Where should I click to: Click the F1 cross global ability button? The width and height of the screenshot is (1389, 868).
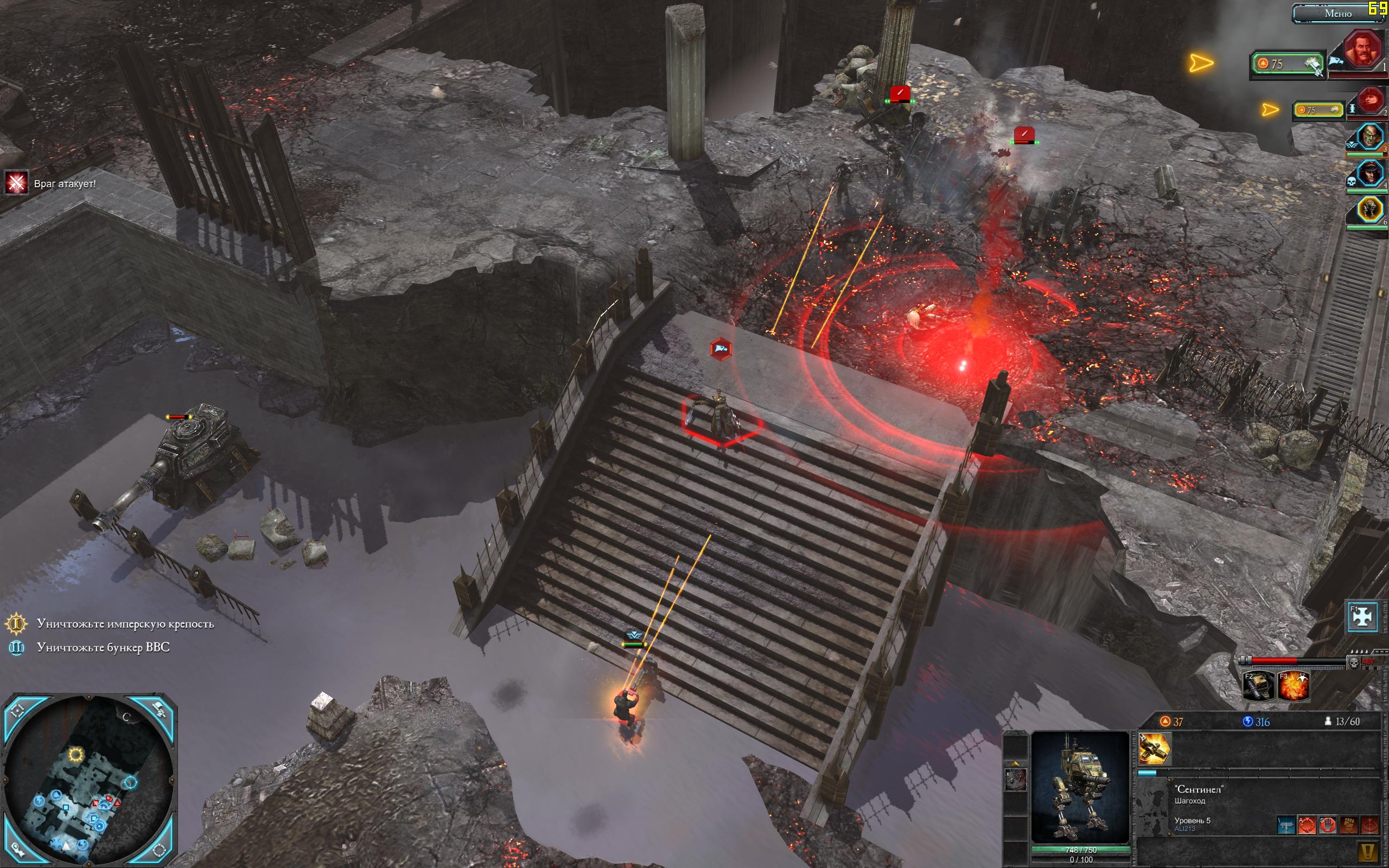click(1362, 616)
